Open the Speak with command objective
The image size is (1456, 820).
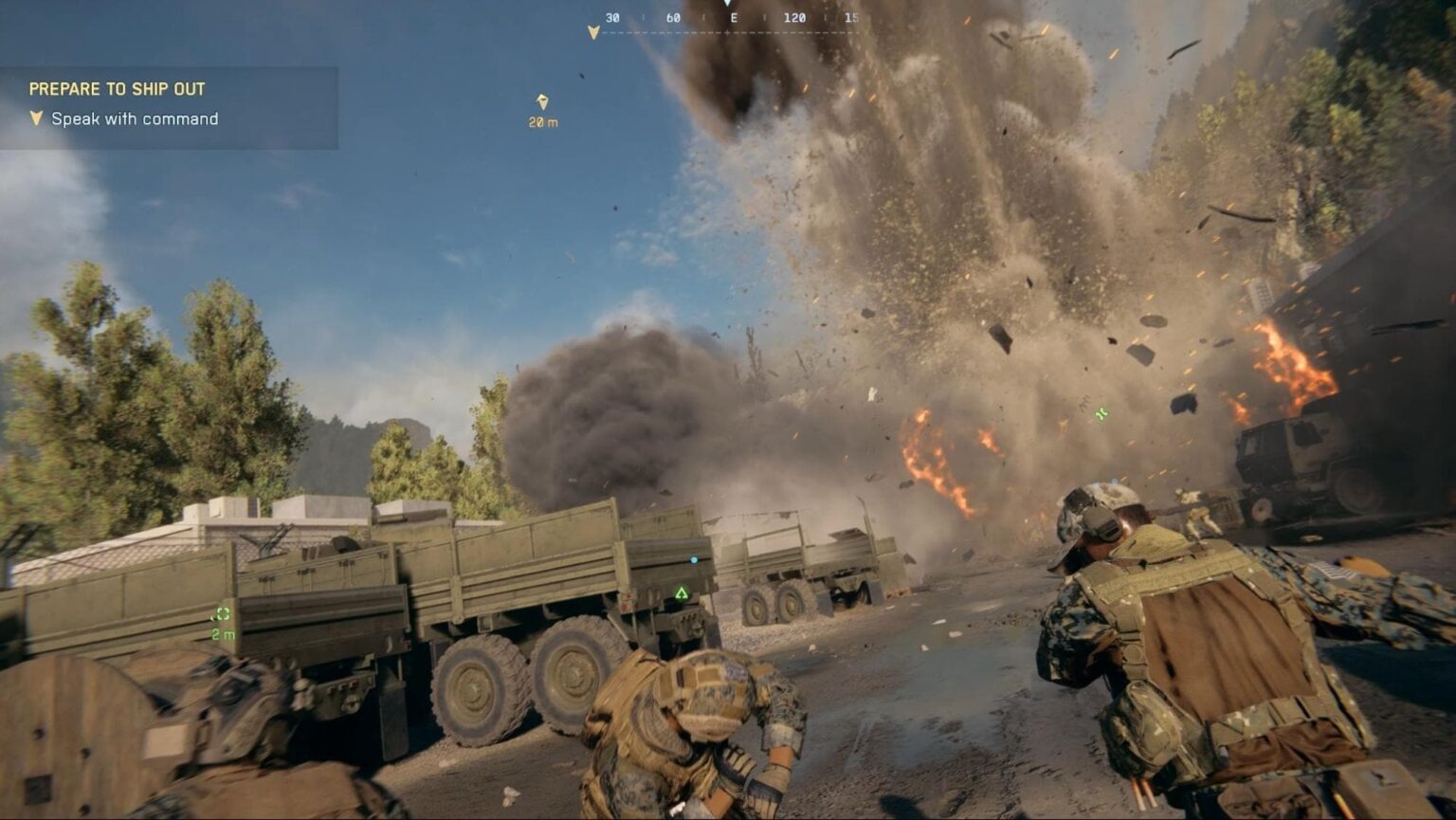(136, 119)
